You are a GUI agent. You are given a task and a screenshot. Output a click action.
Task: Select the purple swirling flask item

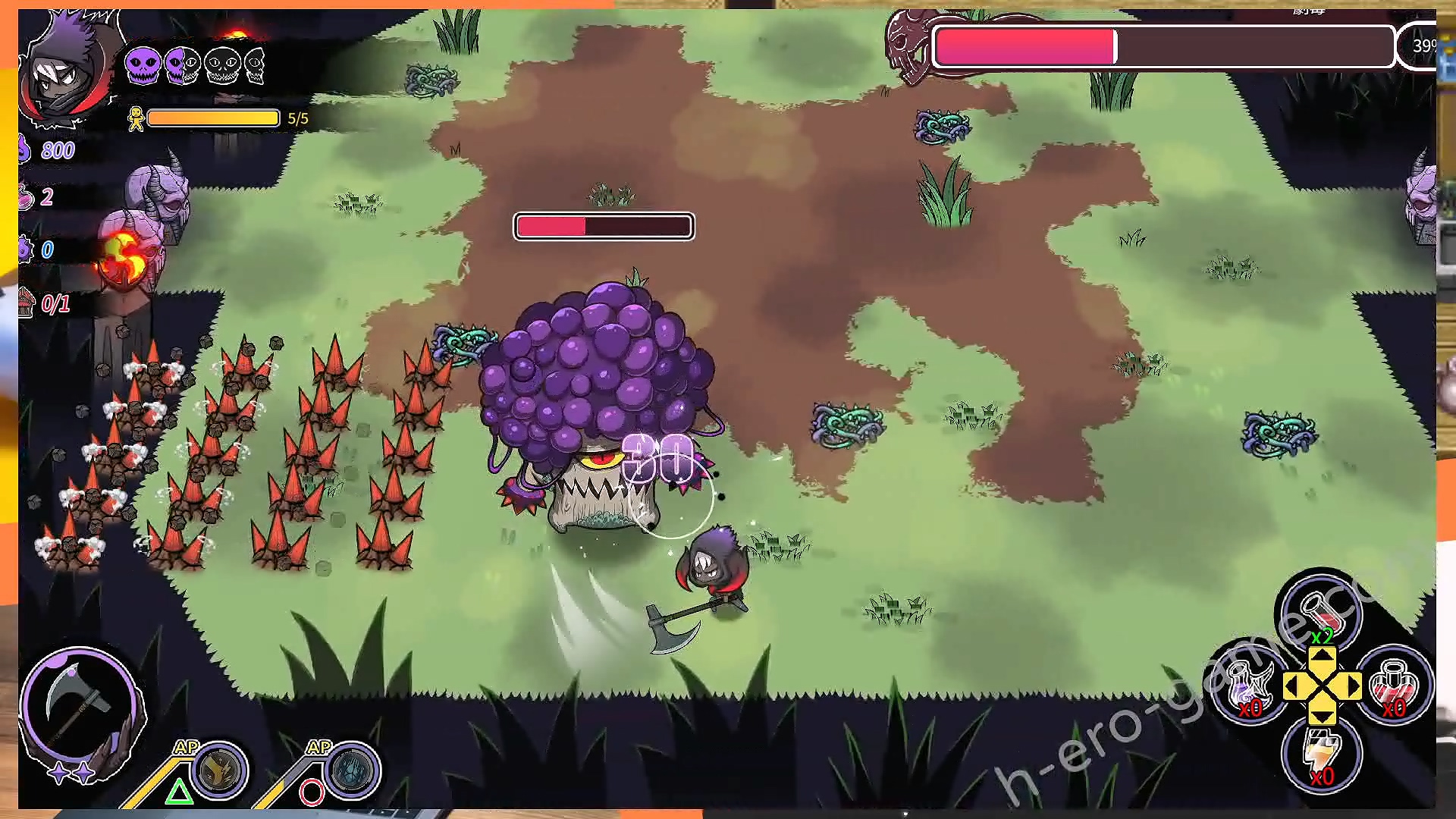pos(1249,685)
